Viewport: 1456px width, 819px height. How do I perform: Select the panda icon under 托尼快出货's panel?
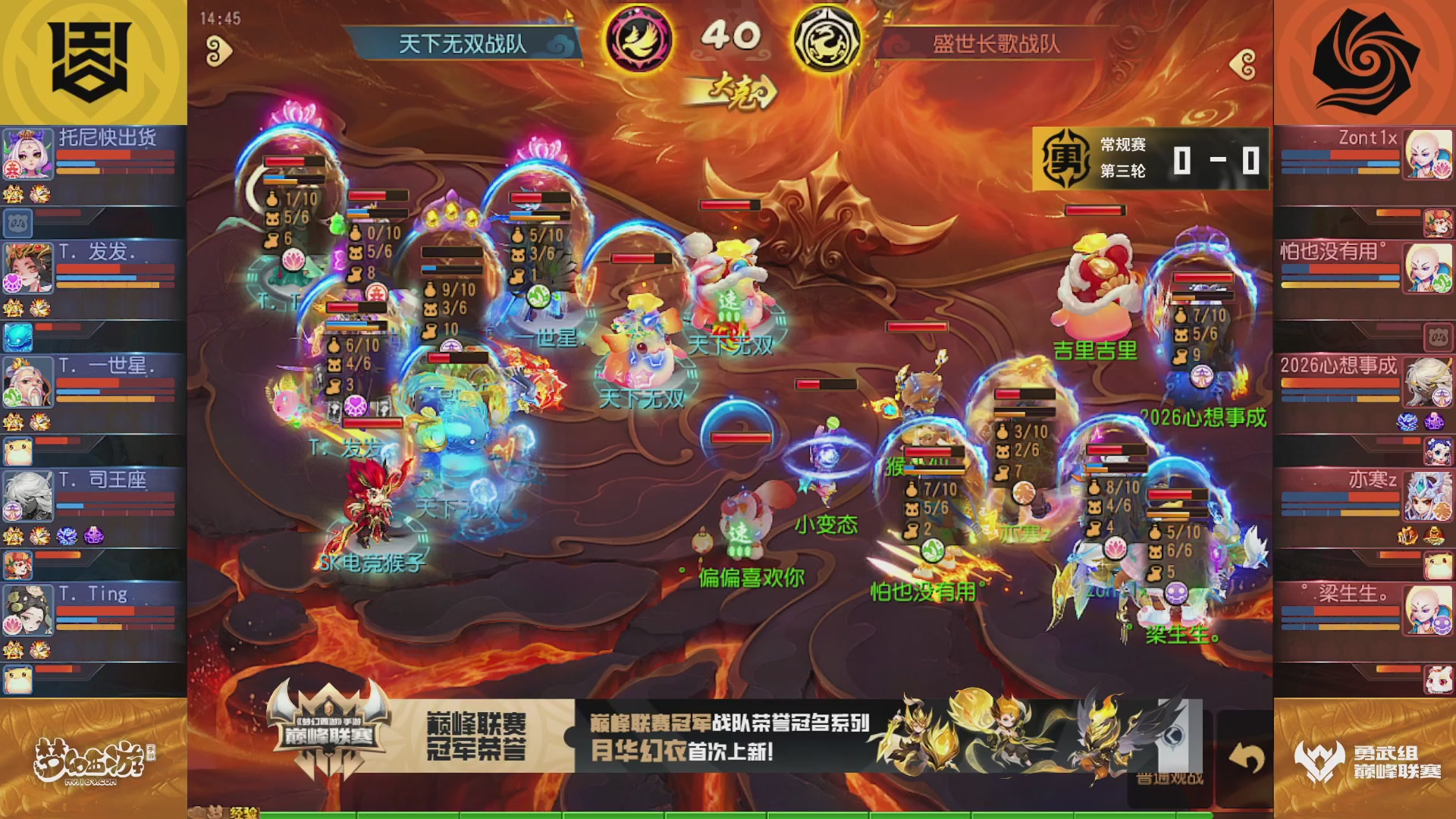[x=18, y=220]
